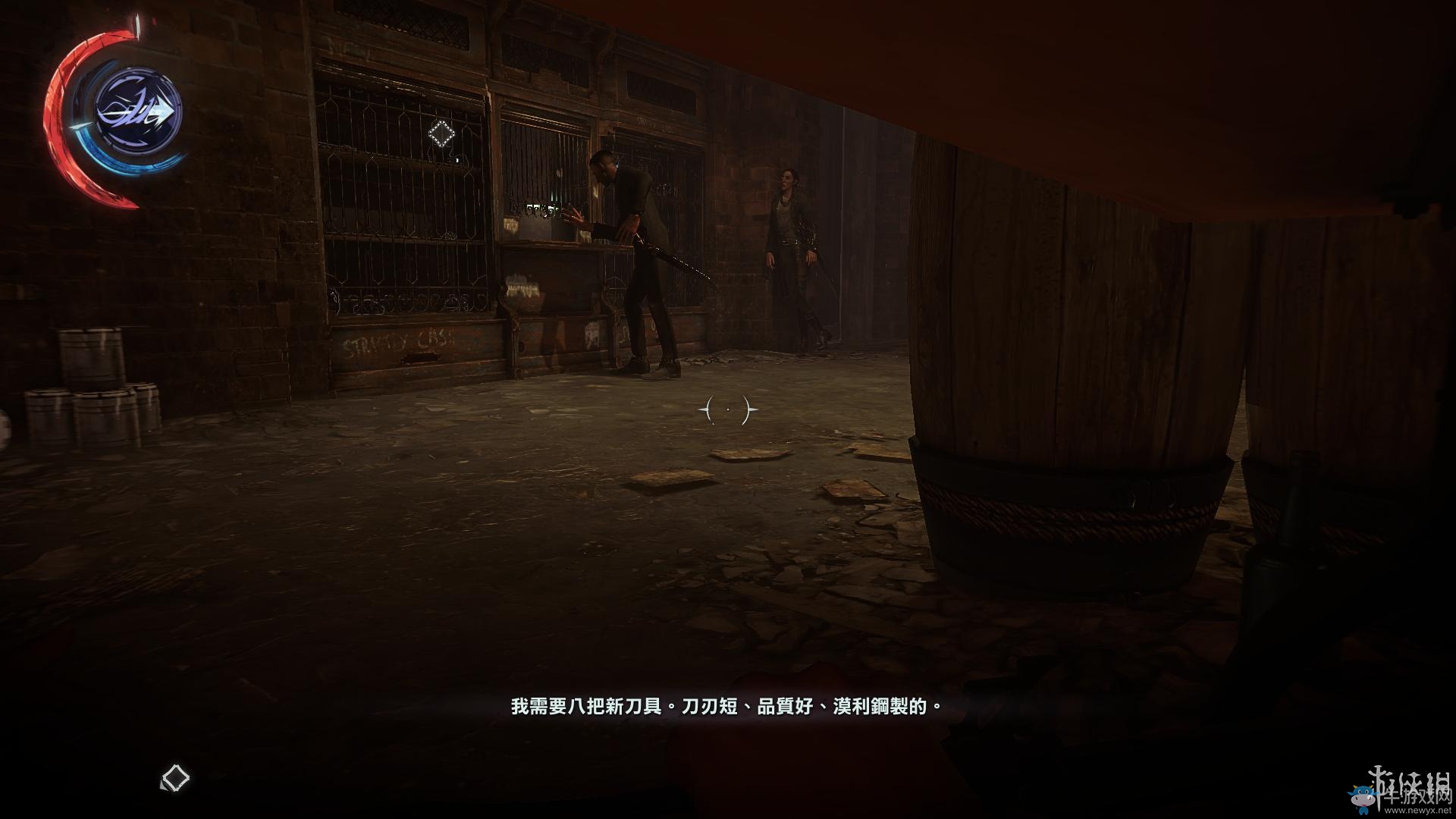Screen dimensions: 1456x819
Task: Click the small marker above the power wheel
Action: (137, 27)
